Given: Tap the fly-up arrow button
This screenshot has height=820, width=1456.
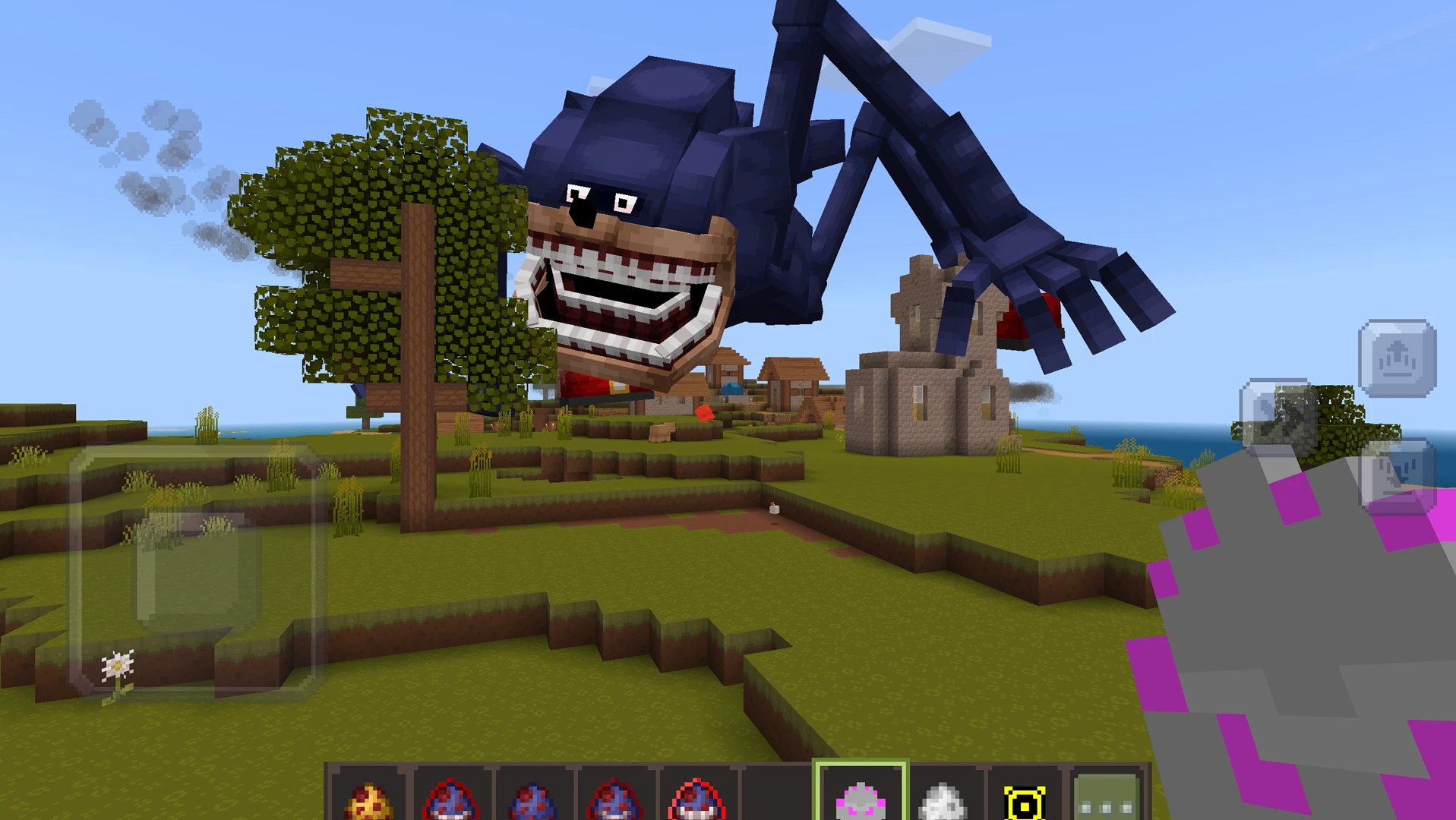Looking at the screenshot, I should 1397,358.
